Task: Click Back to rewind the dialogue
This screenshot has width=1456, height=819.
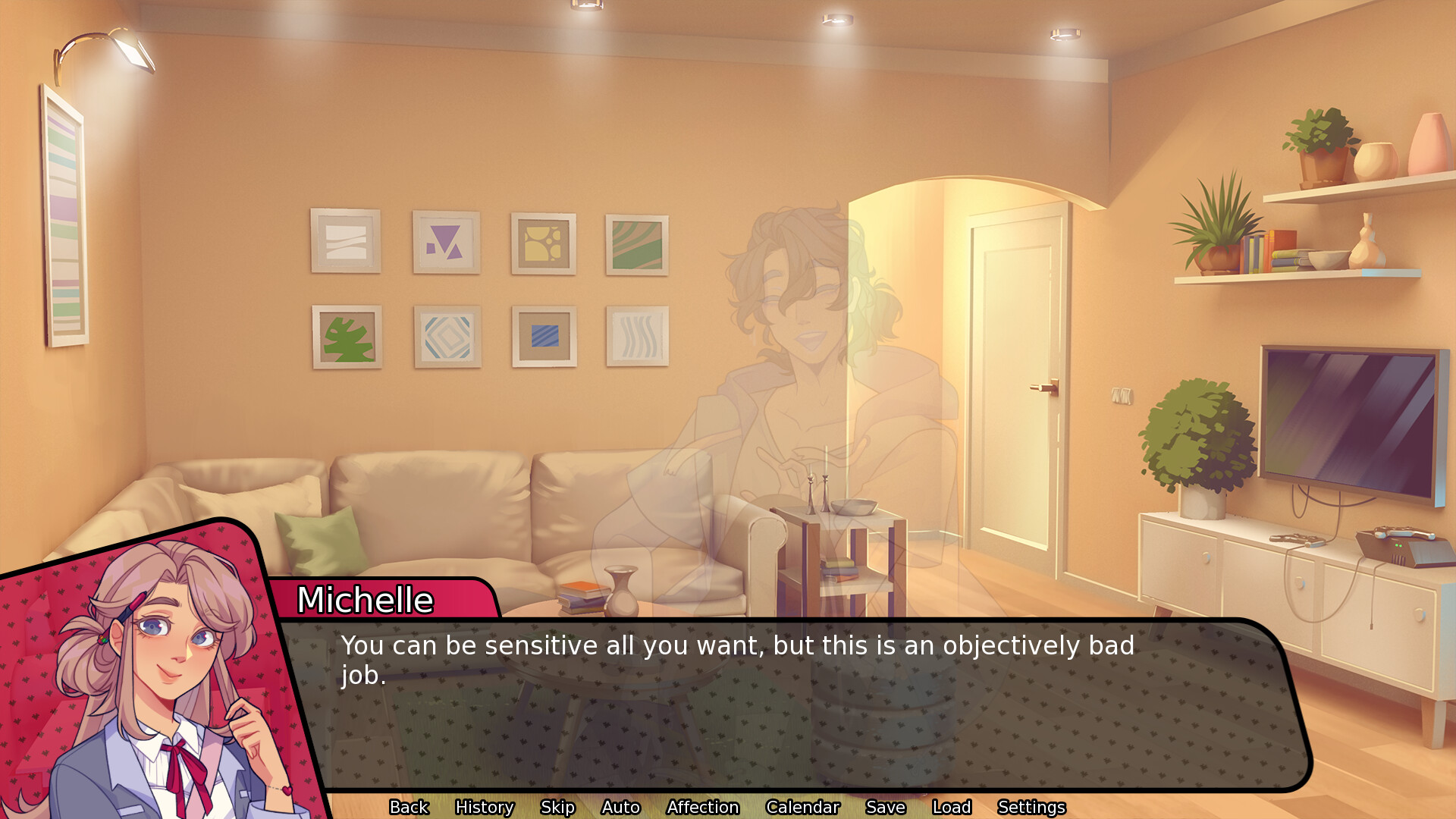Action: [409, 807]
